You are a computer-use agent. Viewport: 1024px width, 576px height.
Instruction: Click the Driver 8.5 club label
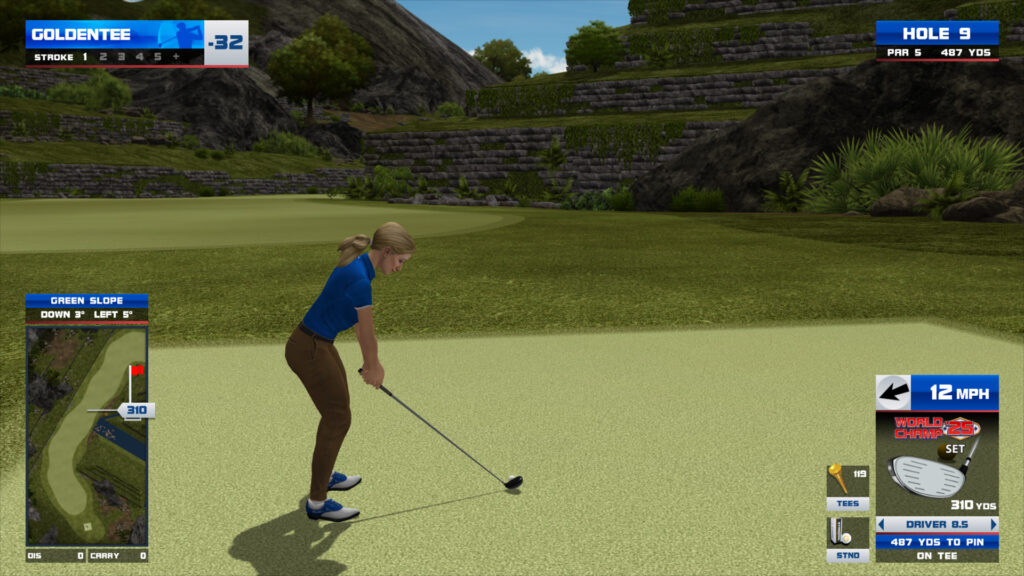(937, 524)
